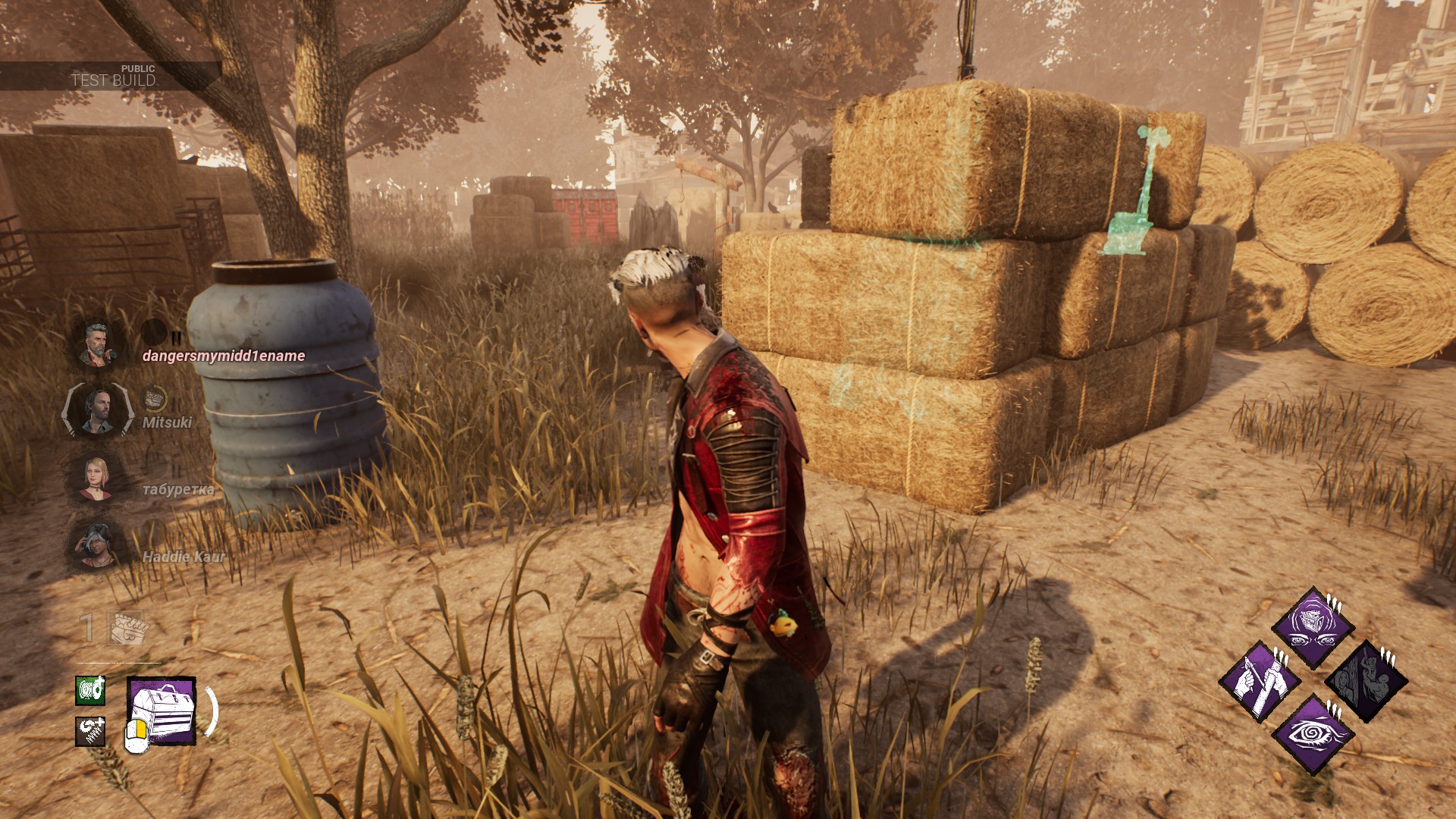Click the brown spring clamp add-on
Viewport: 1456px width, 819px height.
click(90, 731)
